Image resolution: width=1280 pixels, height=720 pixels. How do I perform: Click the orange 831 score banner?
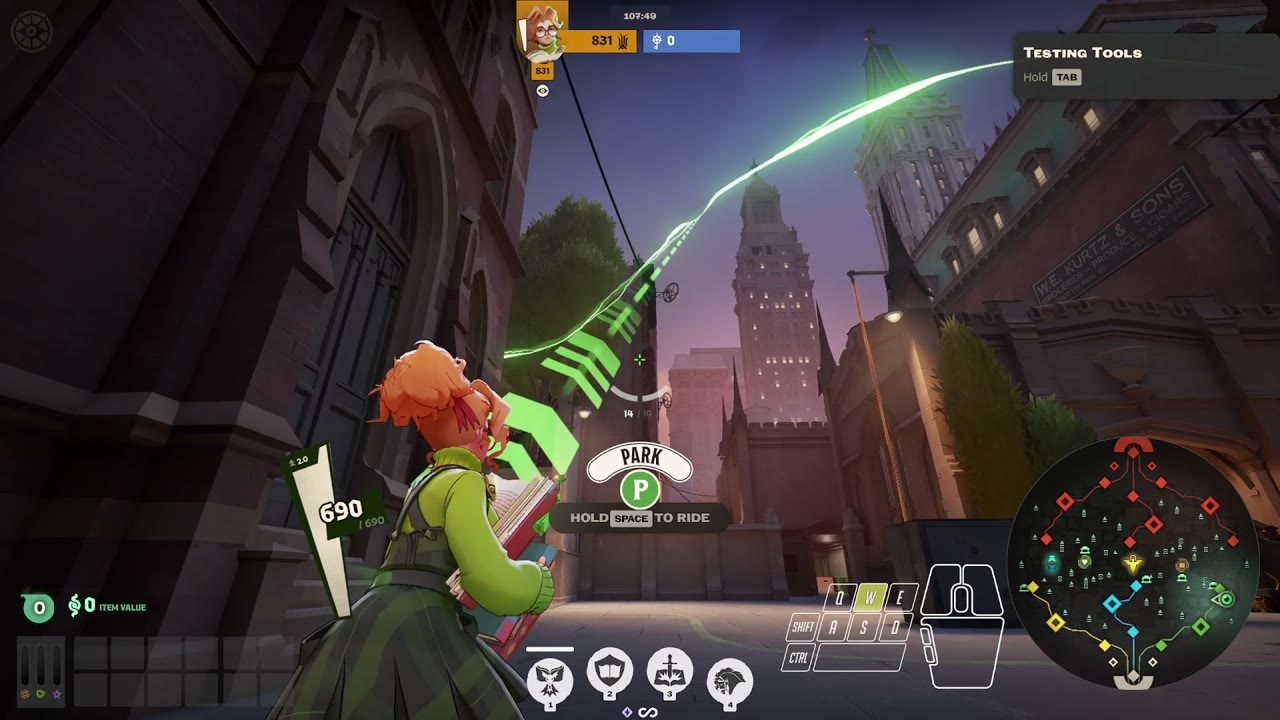point(600,42)
